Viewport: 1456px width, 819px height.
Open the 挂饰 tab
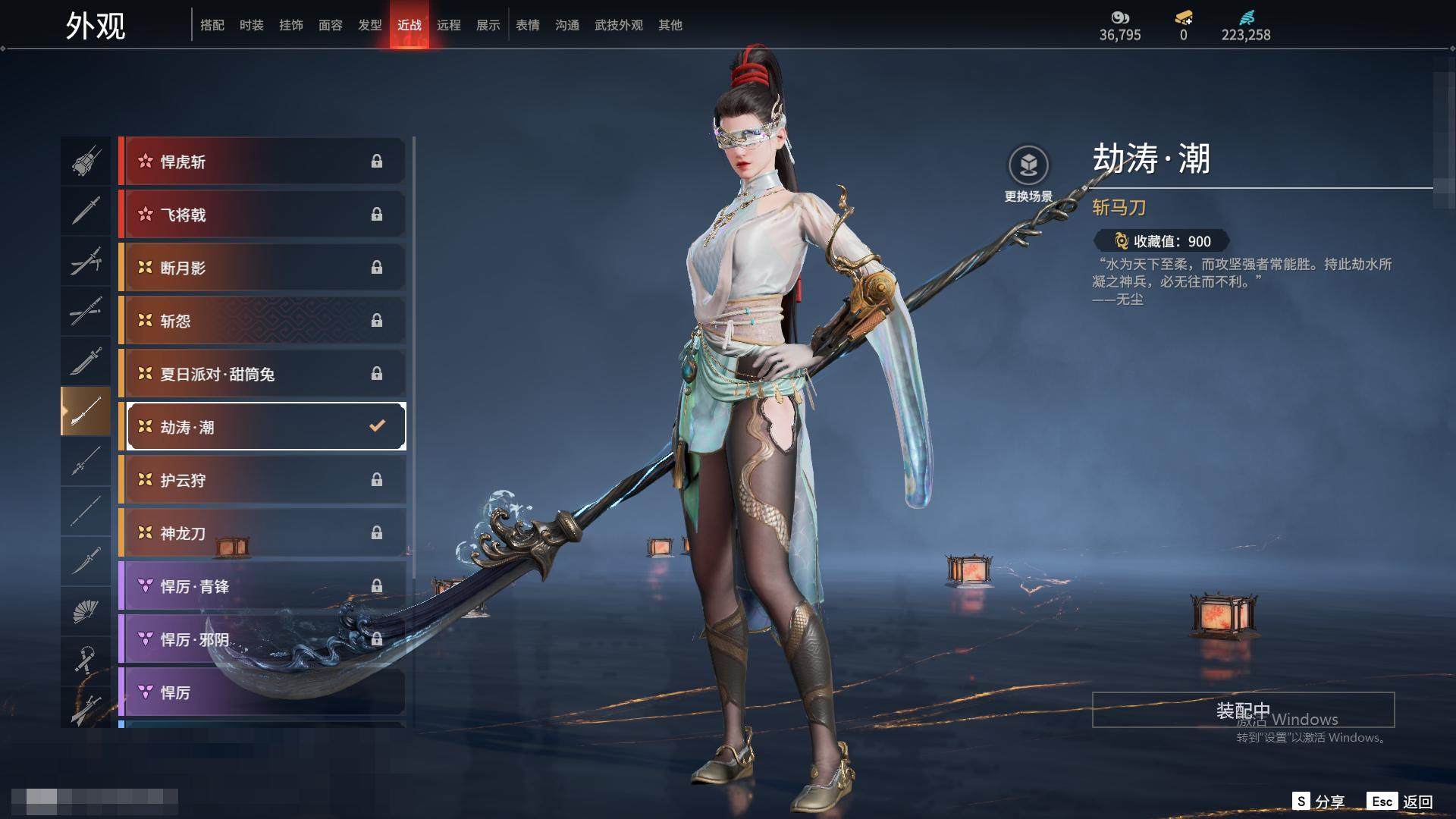point(290,25)
